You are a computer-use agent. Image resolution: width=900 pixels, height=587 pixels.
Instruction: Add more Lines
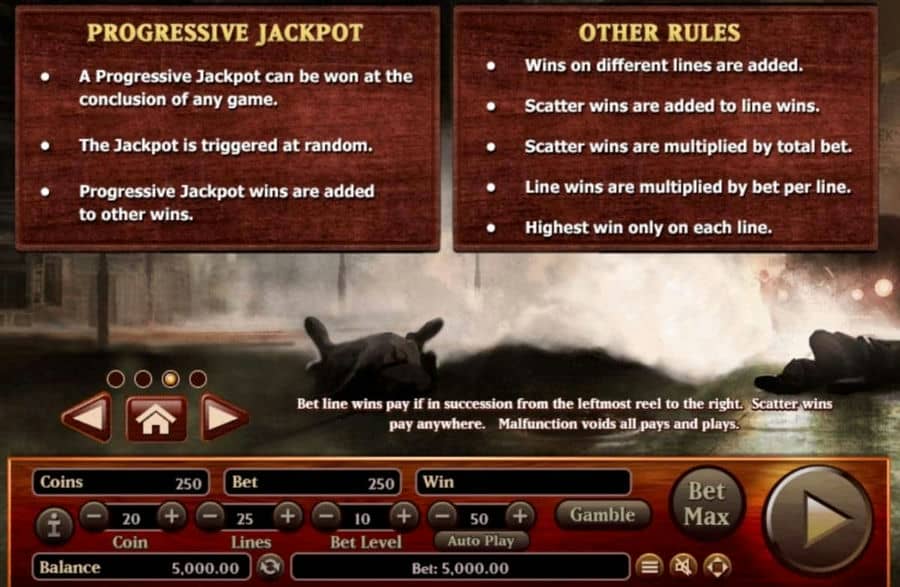pos(287,516)
